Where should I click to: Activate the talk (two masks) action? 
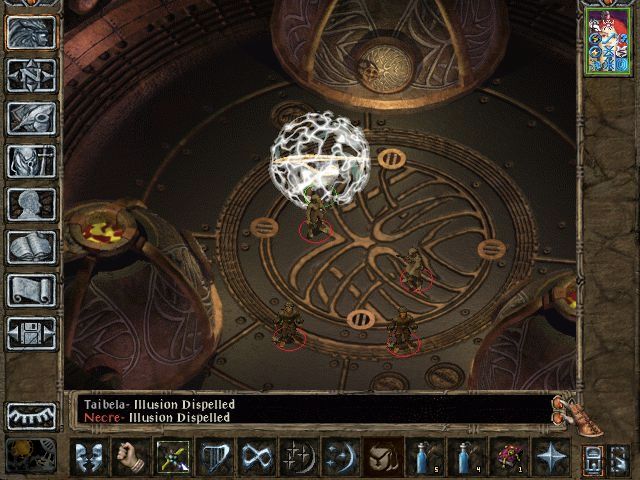point(89,457)
